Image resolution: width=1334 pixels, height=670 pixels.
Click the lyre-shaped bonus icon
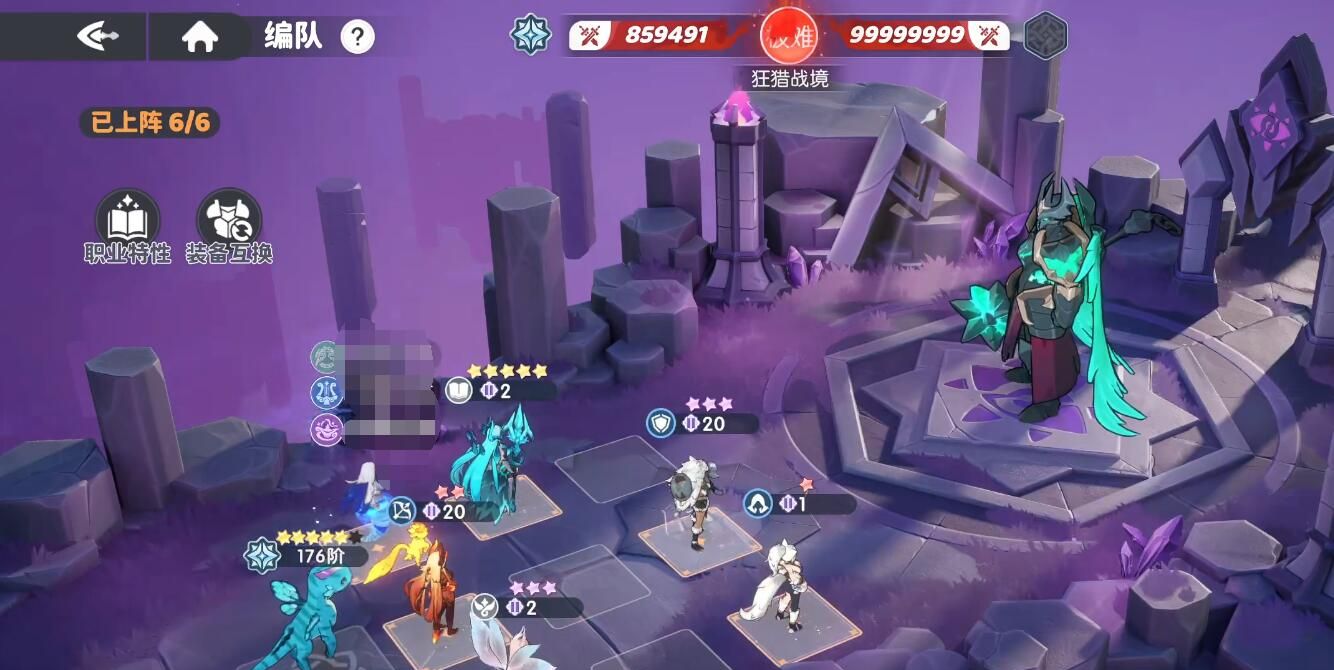coord(327,391)
